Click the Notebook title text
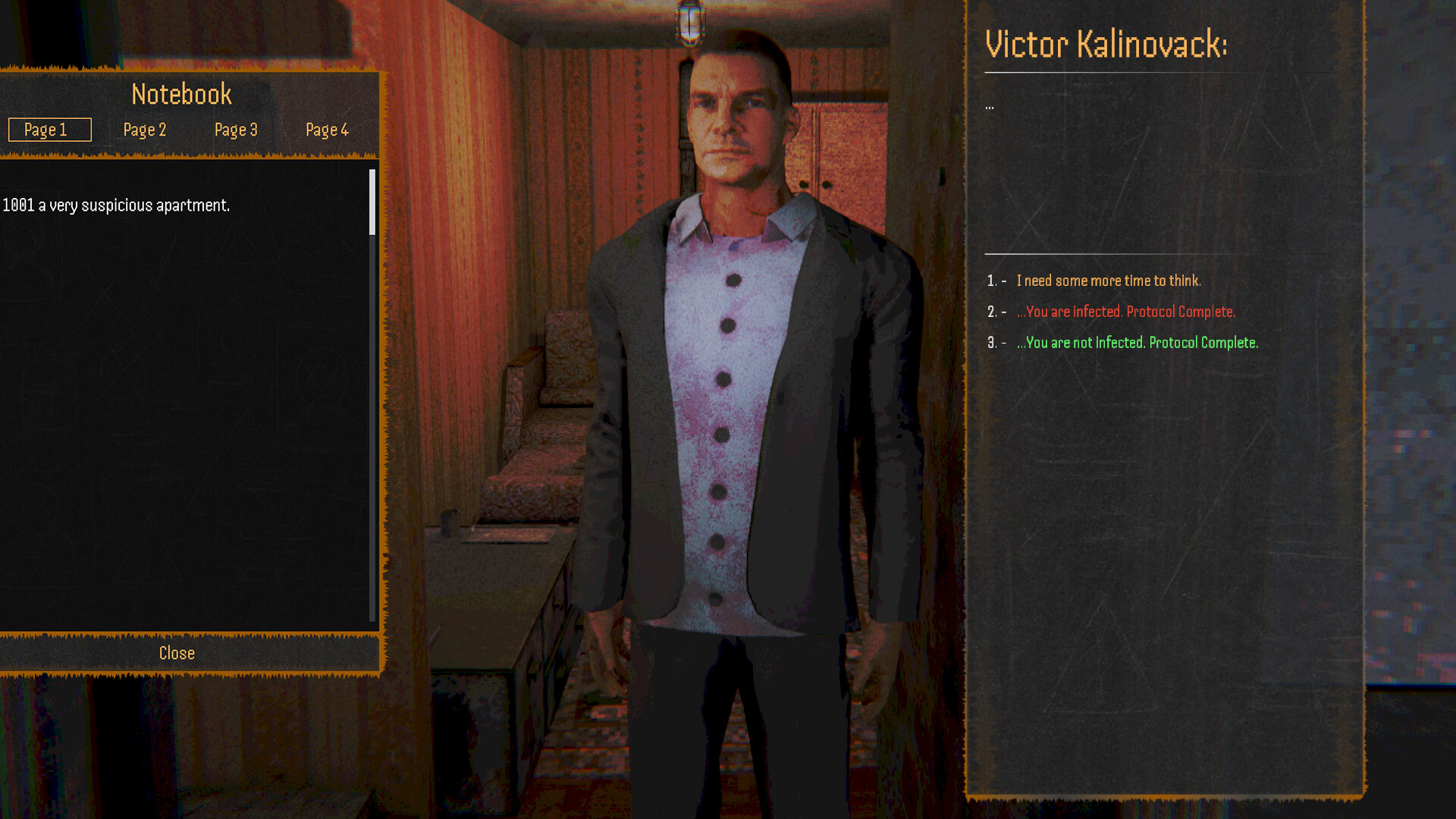Image resolution: width=1456 pixels, height=819 pixels. pos(181,93)
